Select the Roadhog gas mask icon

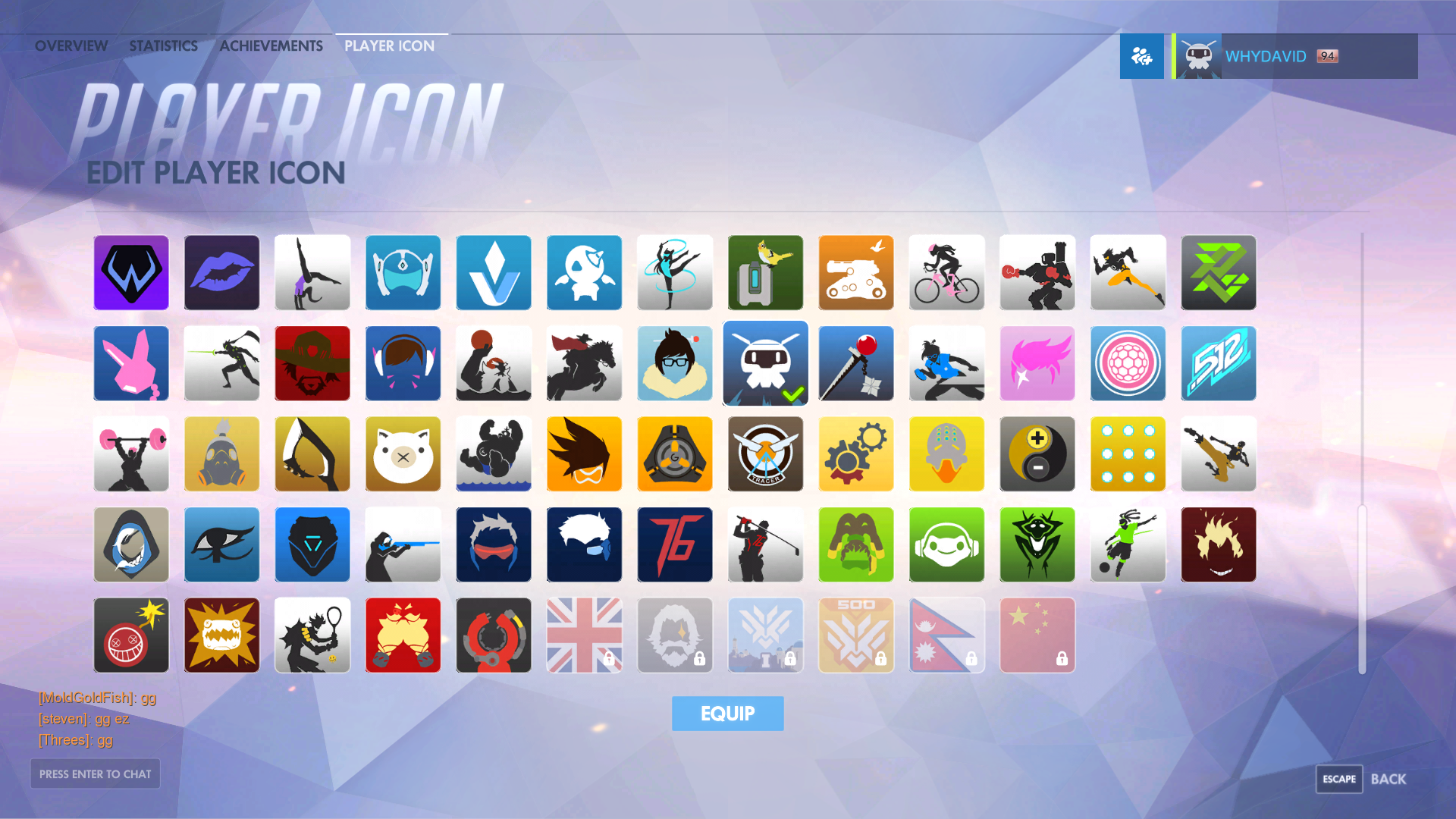click(x=221, y=454)
